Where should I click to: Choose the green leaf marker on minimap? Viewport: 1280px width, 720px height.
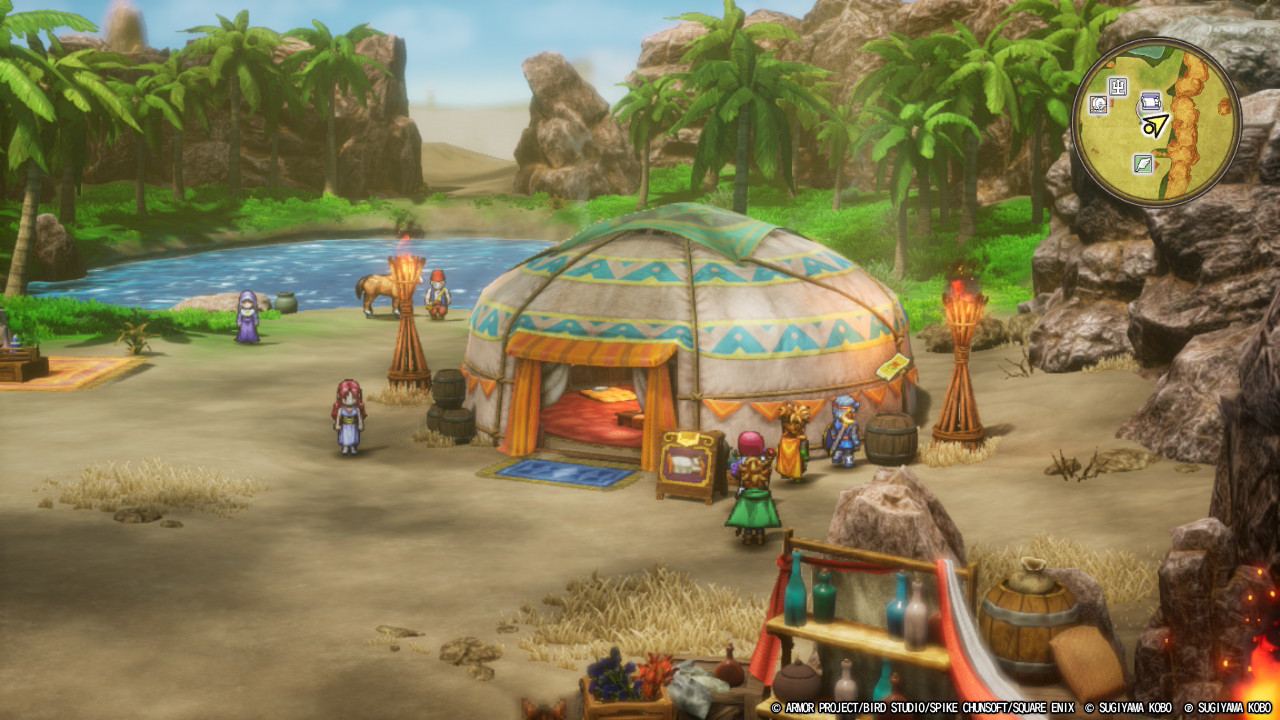(x=1144, y=163)
